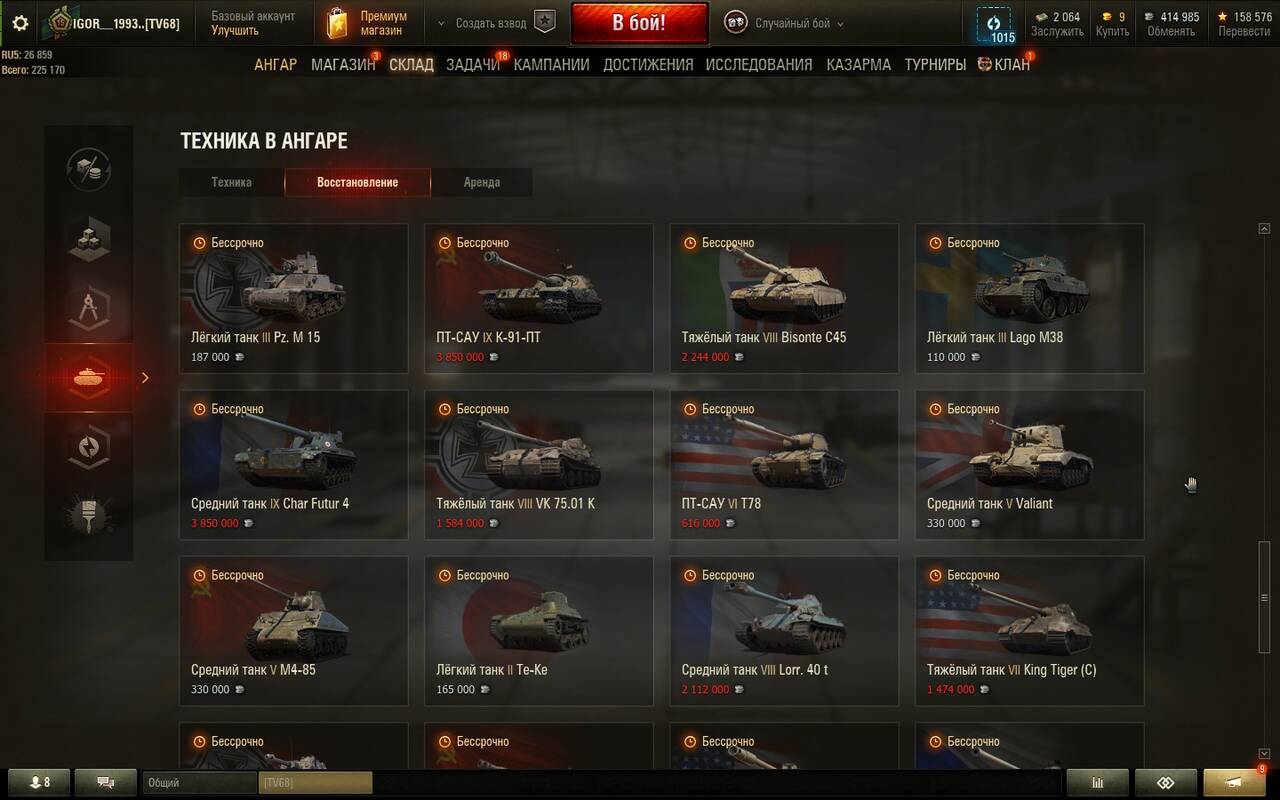Open the КЛАН menu
Screen dimensions: 1280x800
click(x=1003, y=65)
